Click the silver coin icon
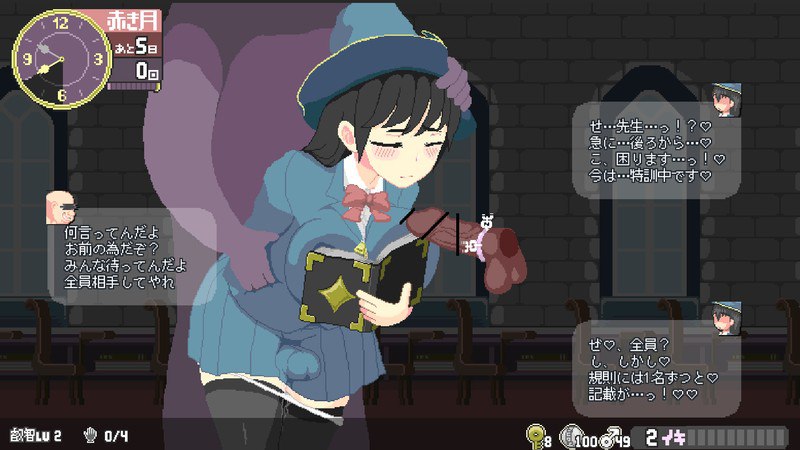Viewport: 800px width, 450px height. click(x=569, y=435)
